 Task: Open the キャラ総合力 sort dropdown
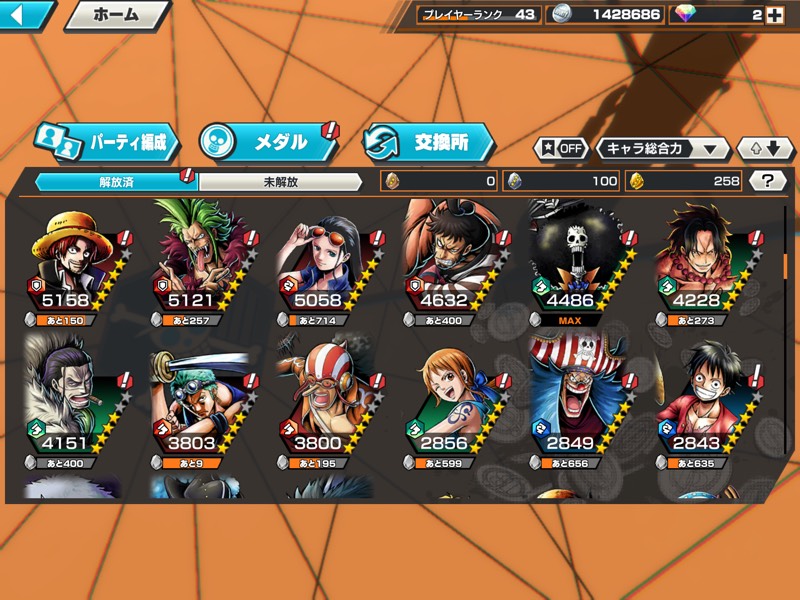[662, 148]
